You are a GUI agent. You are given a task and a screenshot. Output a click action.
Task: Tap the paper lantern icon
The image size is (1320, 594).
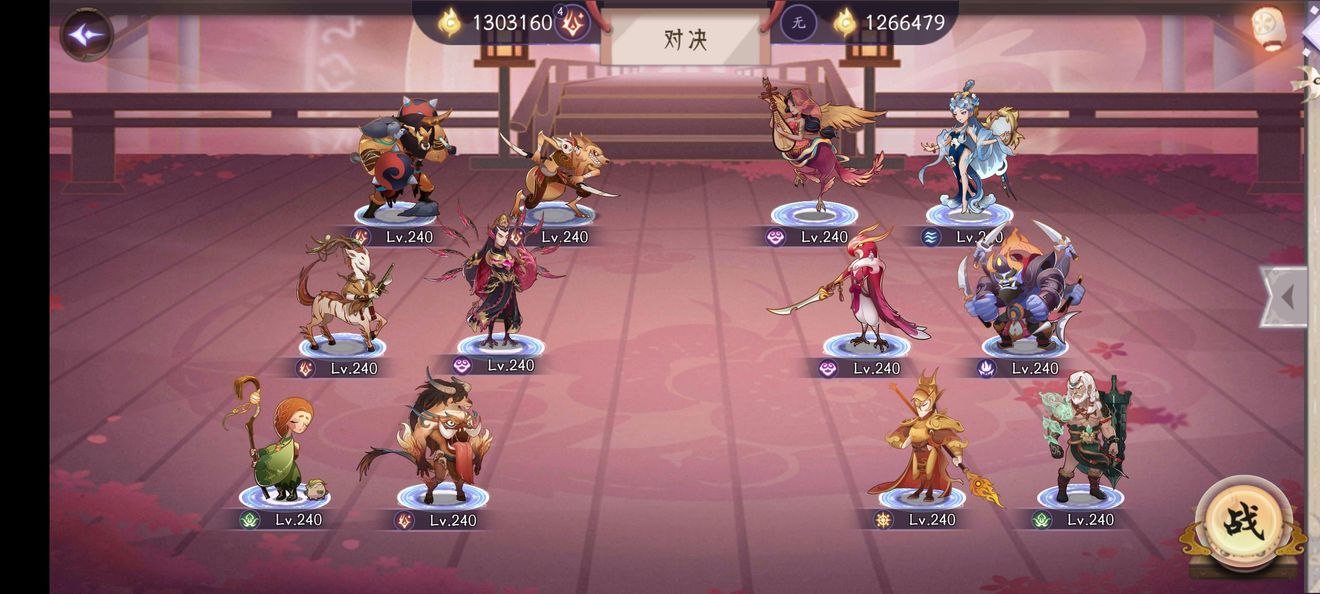tap(1268, 27)
